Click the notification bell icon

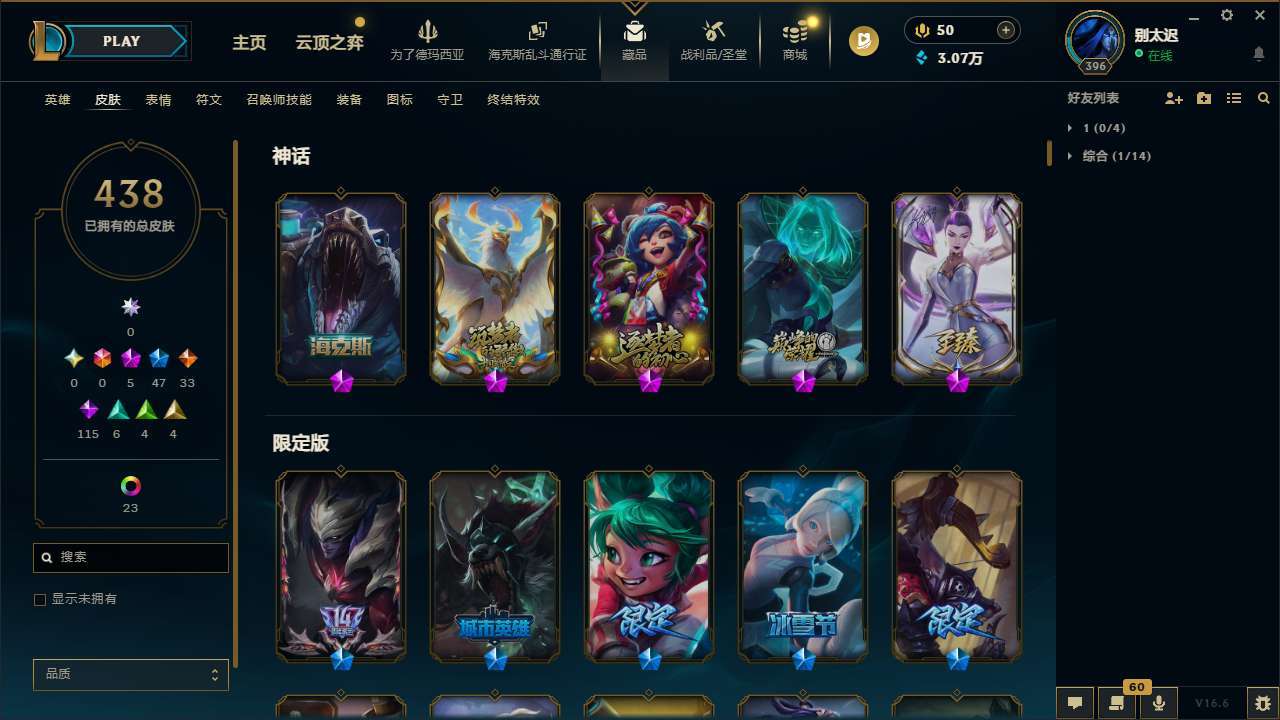pos(1259,53)
